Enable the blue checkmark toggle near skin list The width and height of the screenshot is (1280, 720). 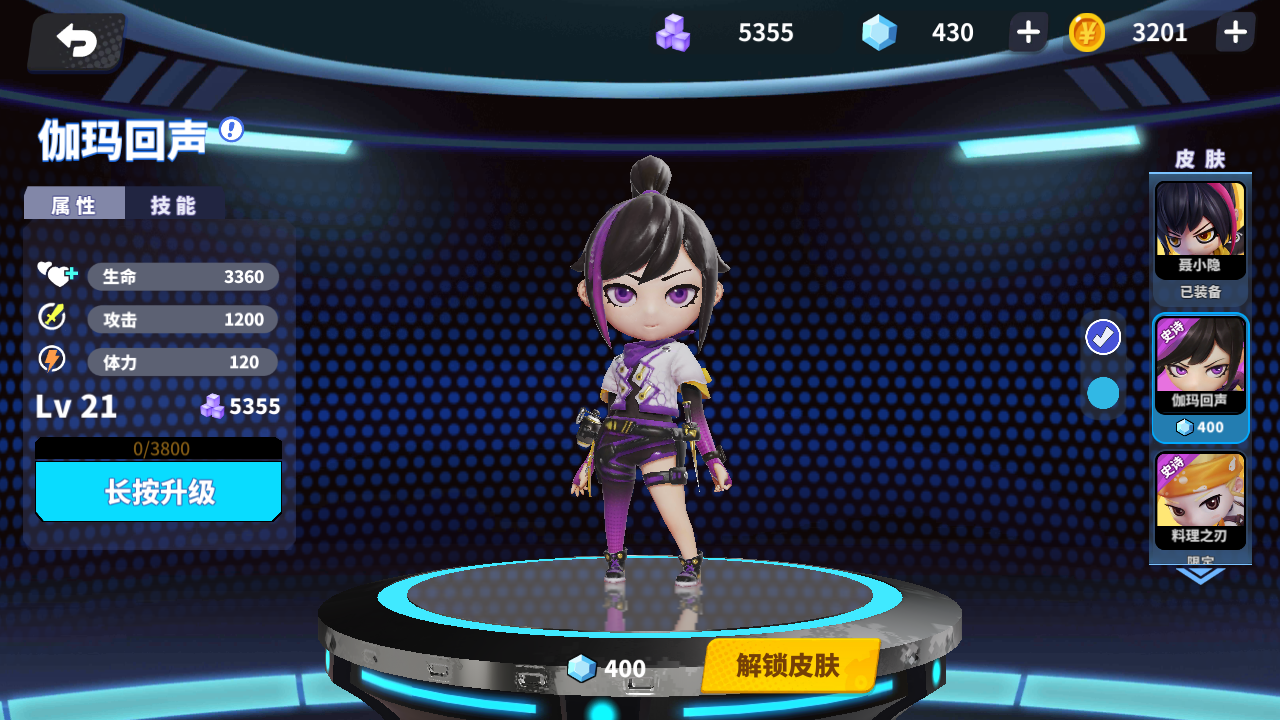(x=1102, y=338)
